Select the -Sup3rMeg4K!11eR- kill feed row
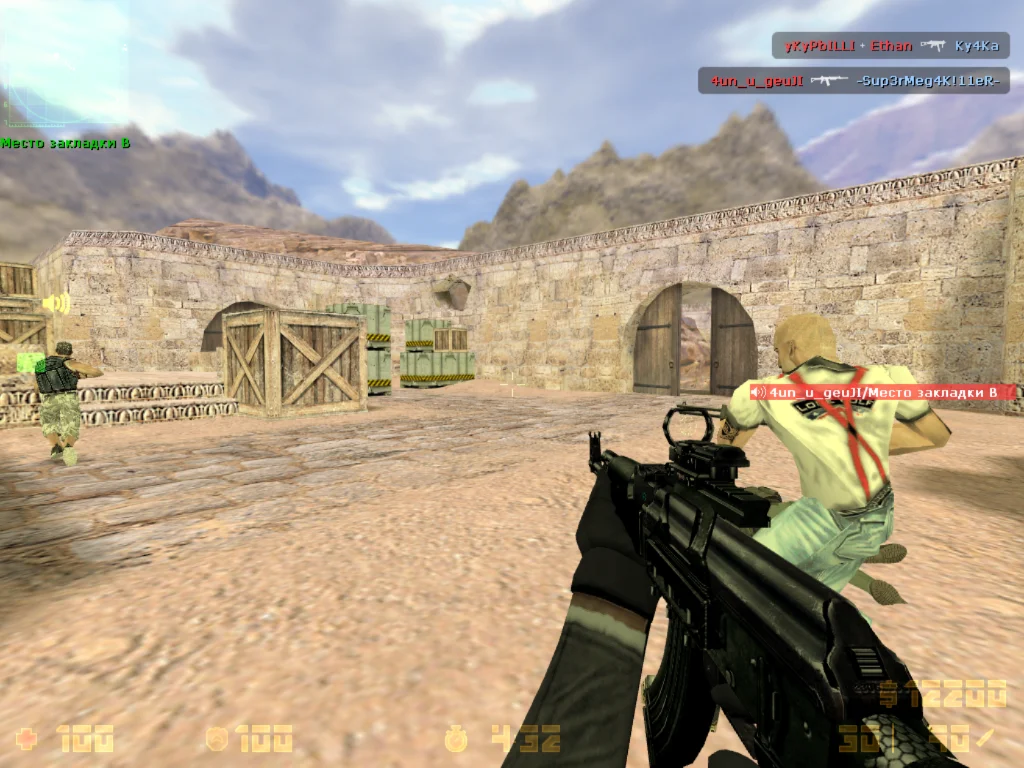This screenshot has width=1024, height=768. click(853, 81)
